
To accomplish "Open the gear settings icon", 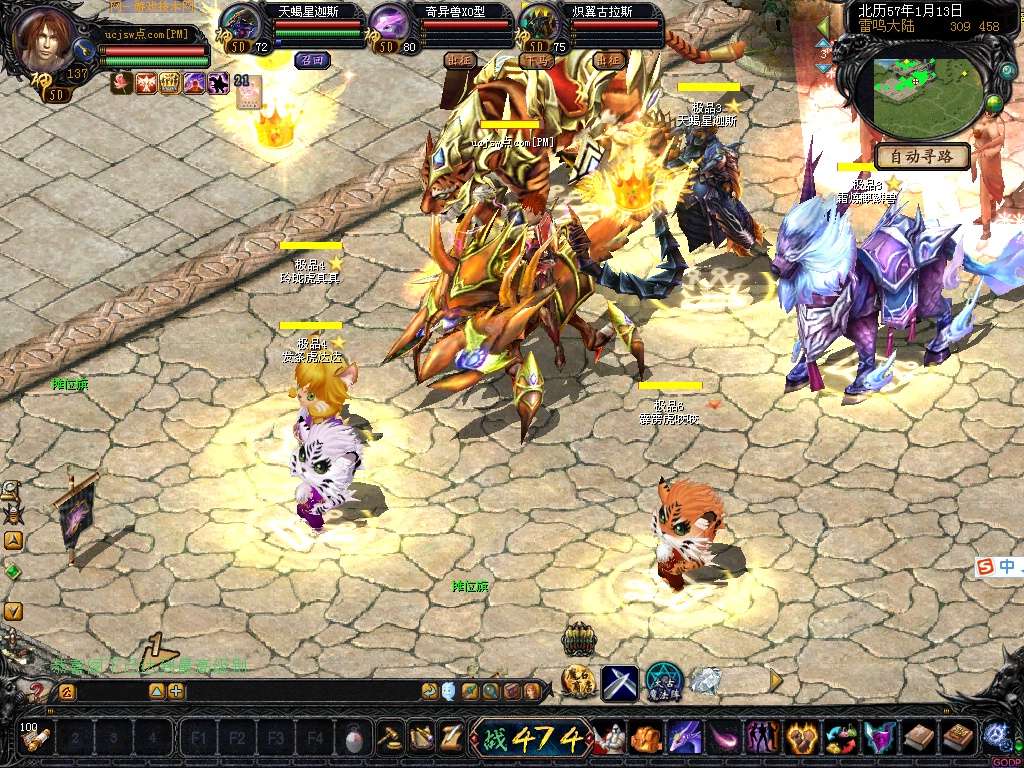I will pyautogui.click(x=995, y=736).
